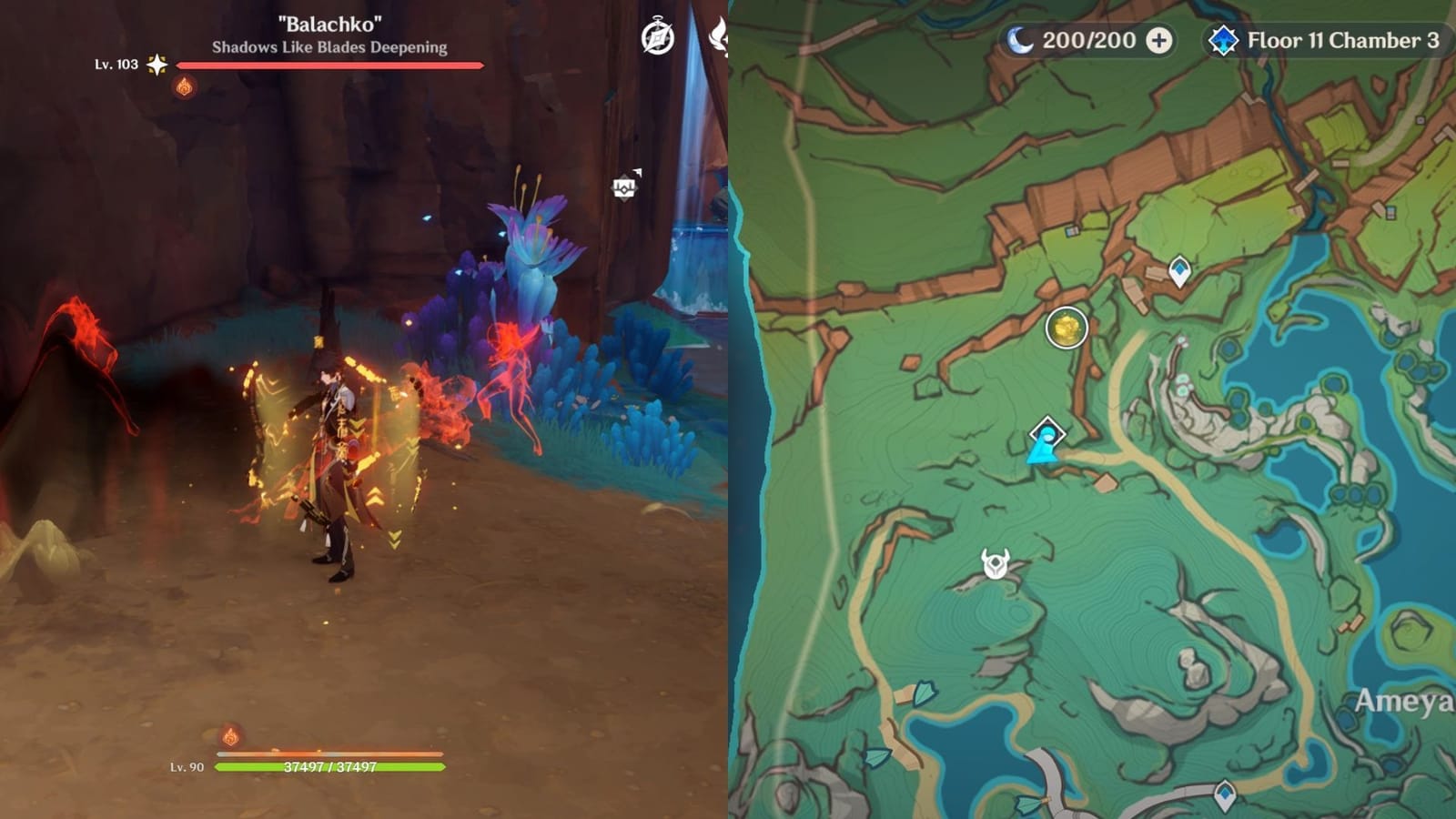Click the Pyro aura icon below Balachko's level
The image size is (1456, 819).
click(184, 88)
